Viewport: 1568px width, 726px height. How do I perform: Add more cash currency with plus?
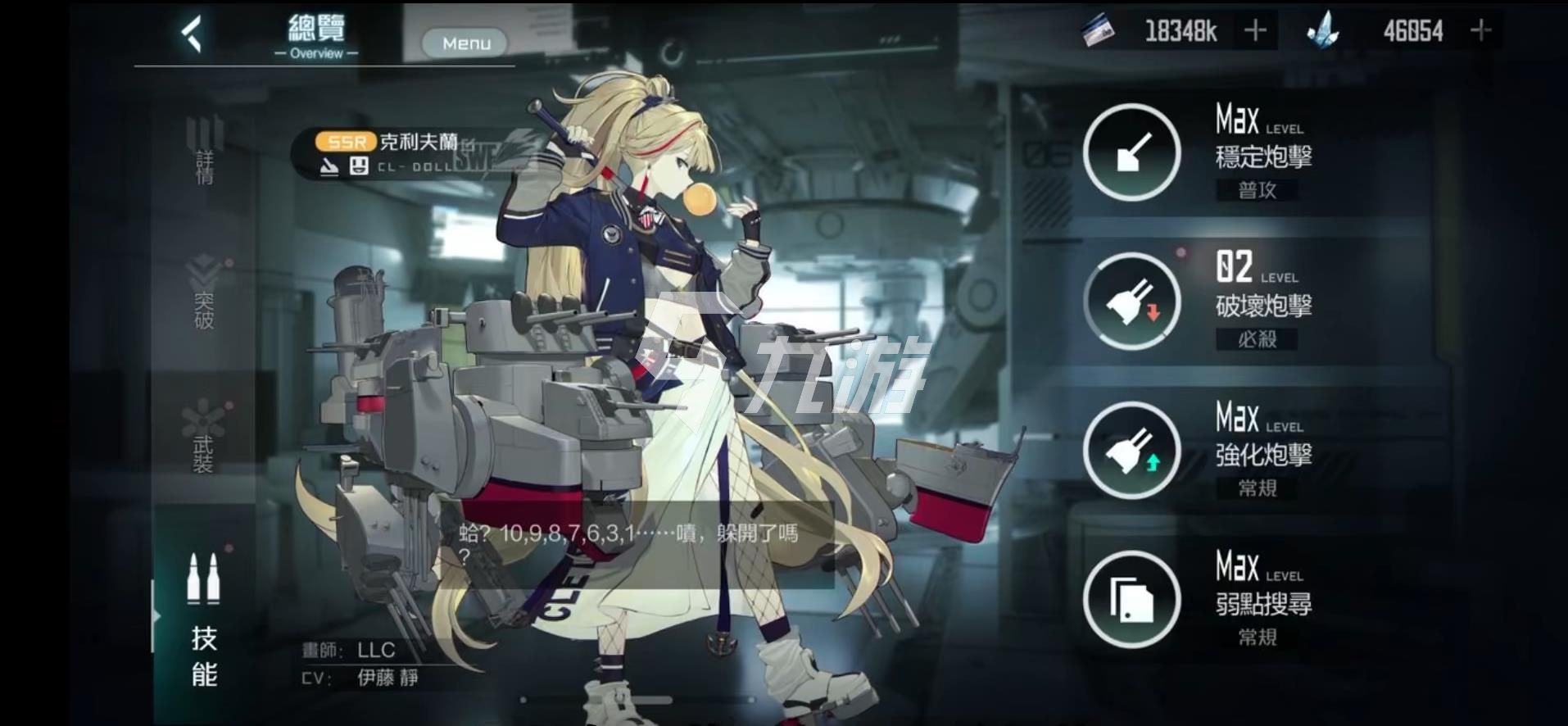pos(1255,31)
